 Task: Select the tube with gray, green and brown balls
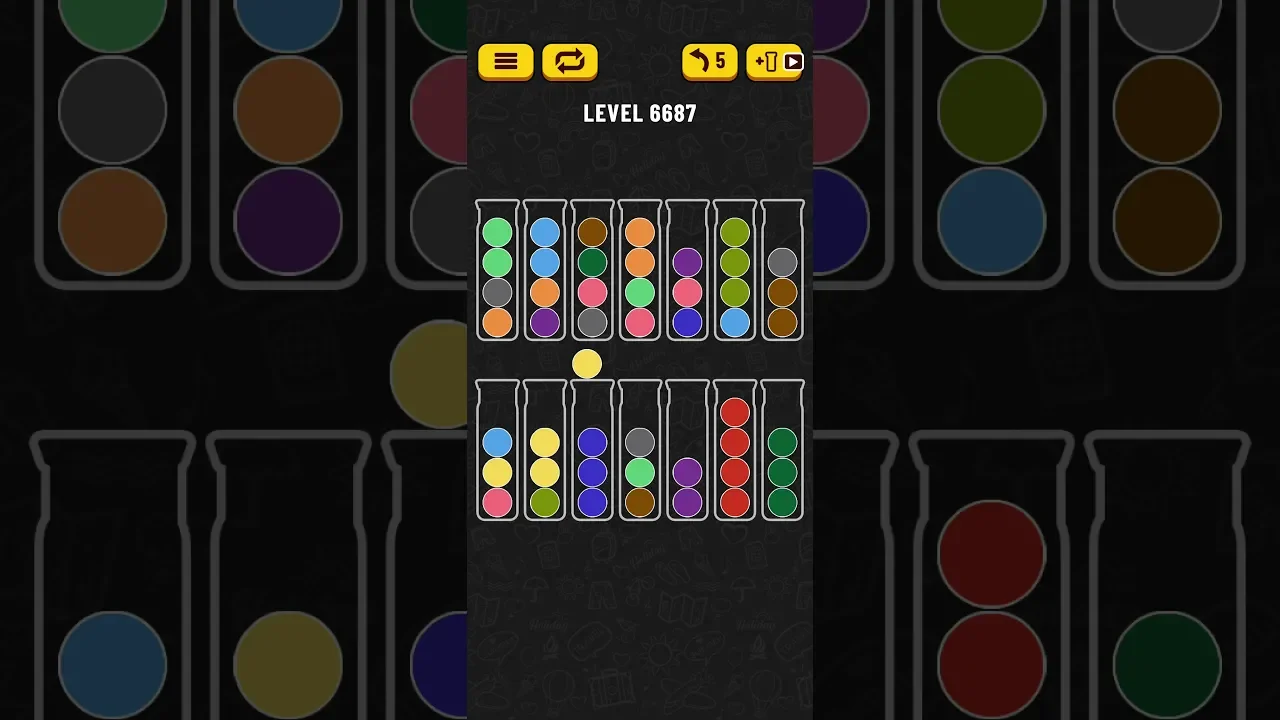(x=640, y=452)
